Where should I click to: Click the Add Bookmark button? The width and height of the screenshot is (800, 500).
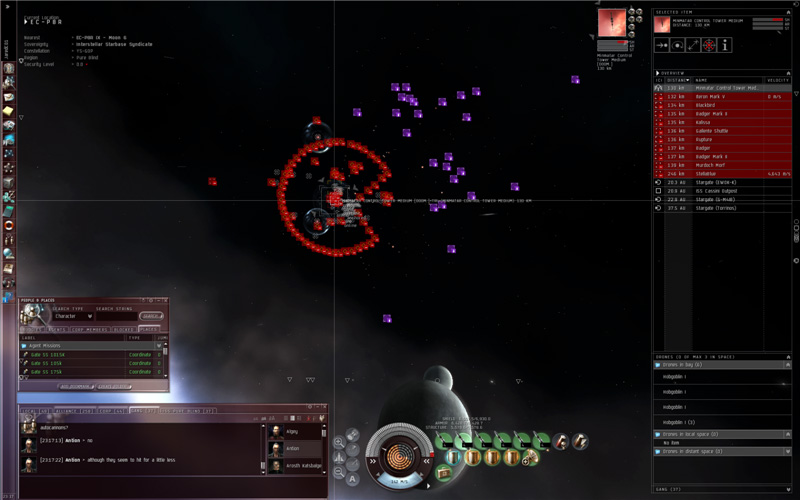(x=77, y=386)
